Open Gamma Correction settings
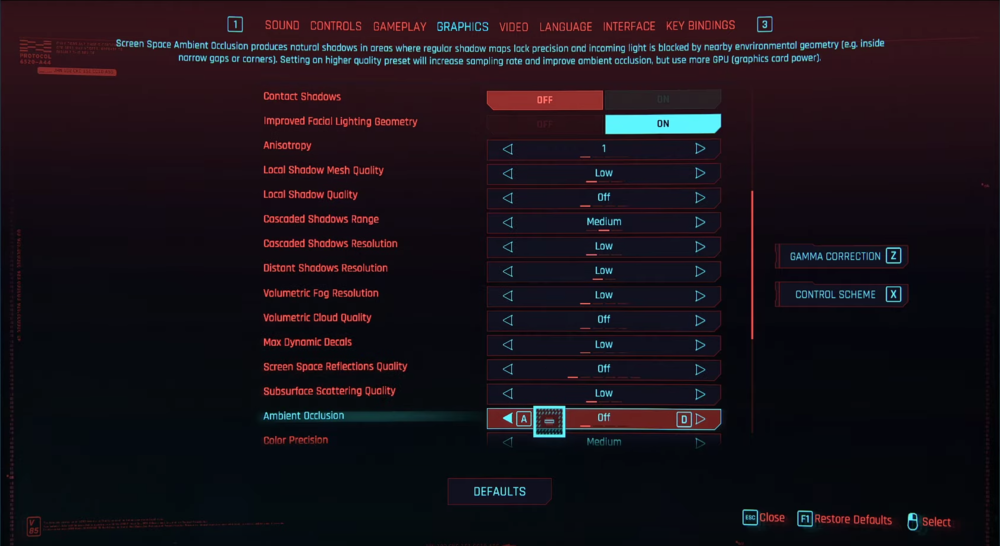The width and height of the screenshot is (1000, 546). [x=842, y=256]
